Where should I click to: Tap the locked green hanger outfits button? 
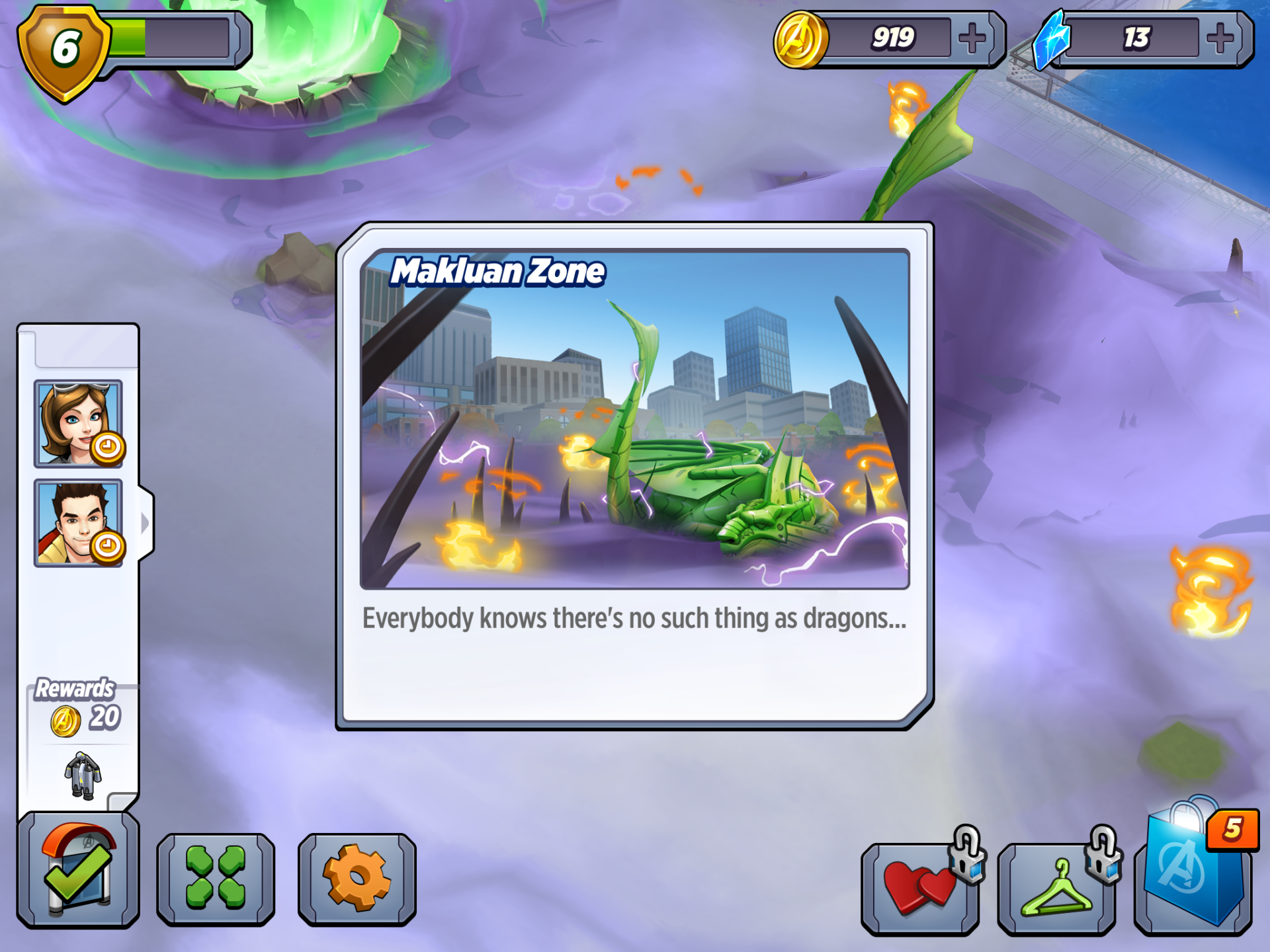pyautogui.click(x=1057, y=887)
